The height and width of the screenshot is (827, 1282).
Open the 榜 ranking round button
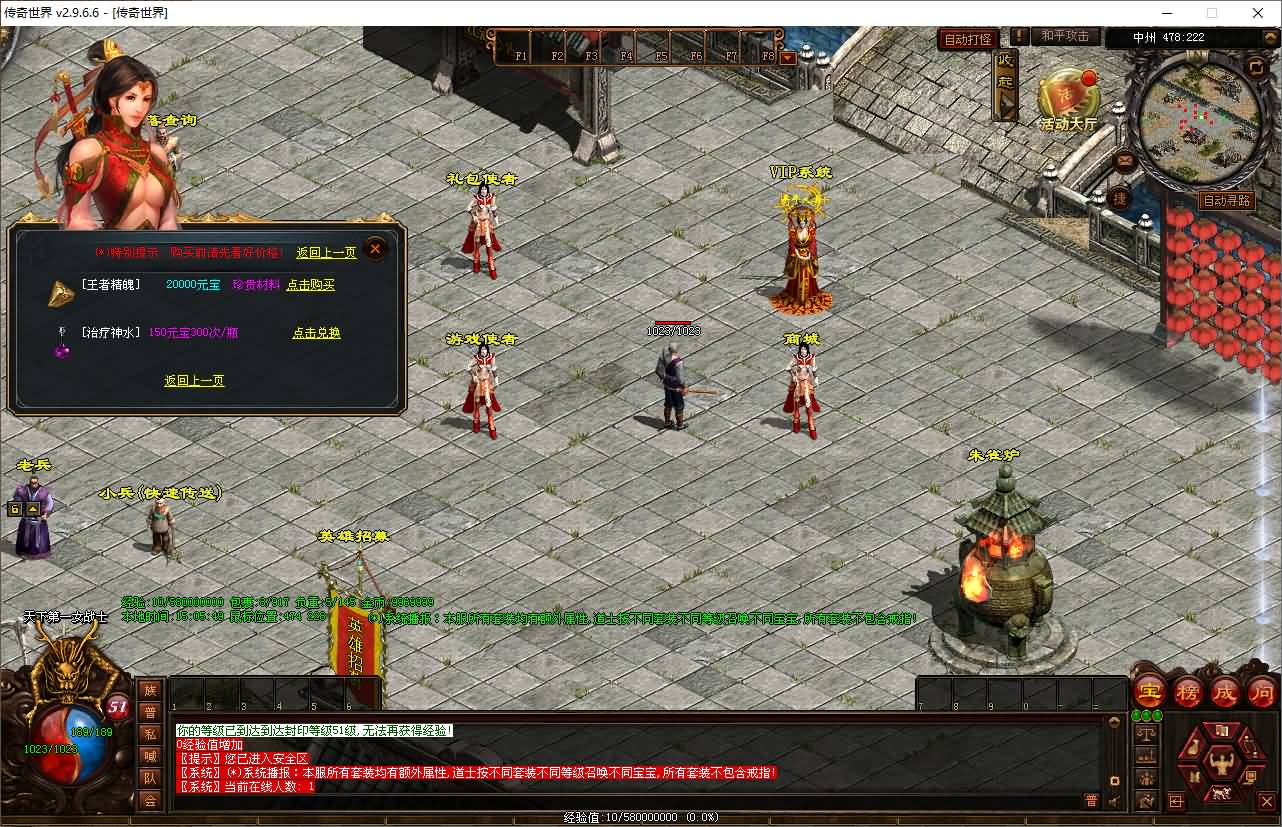pyautogui.click(x=1187, y=691)
